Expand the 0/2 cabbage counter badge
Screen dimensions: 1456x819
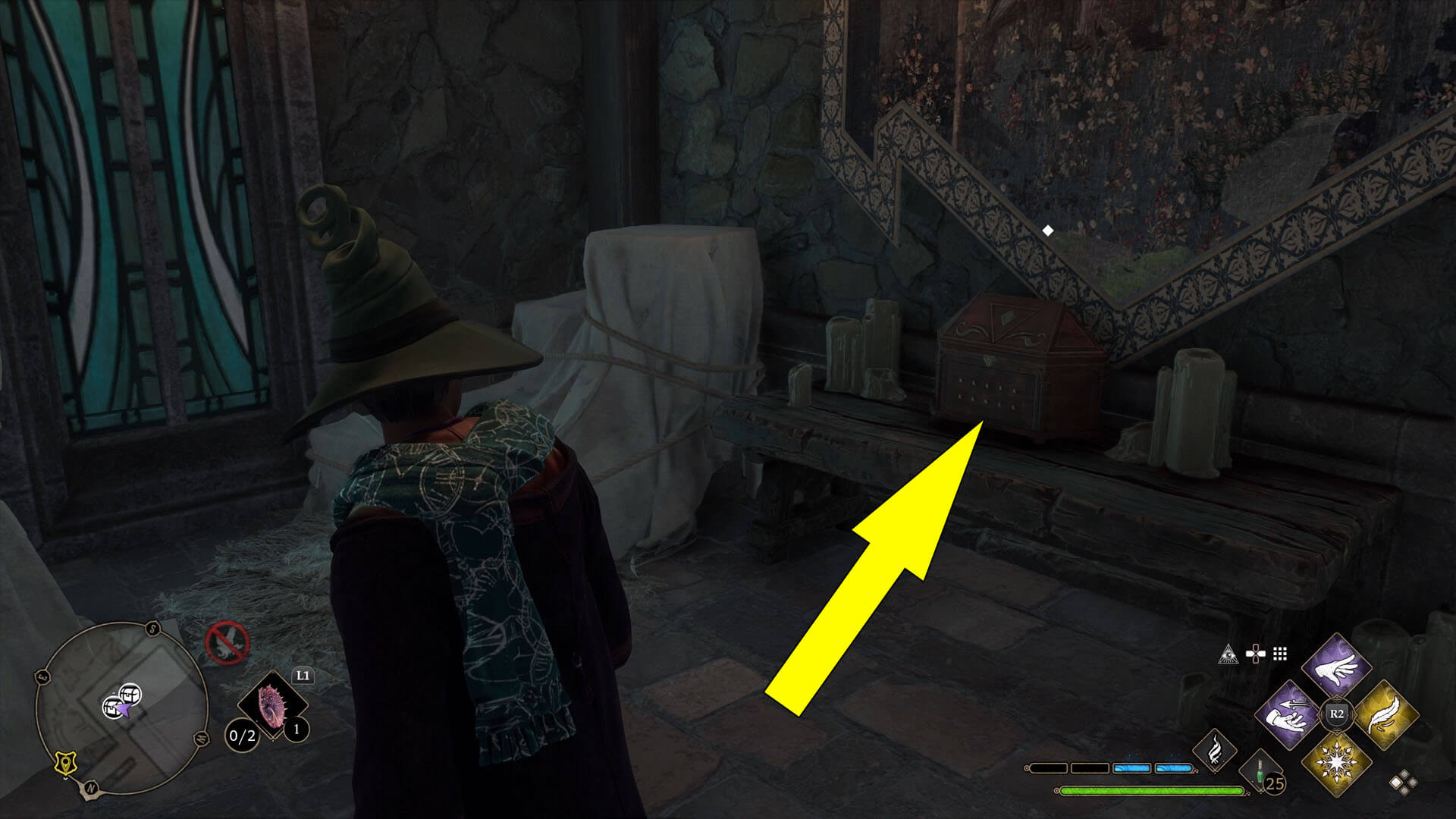[x=241, y=737]
